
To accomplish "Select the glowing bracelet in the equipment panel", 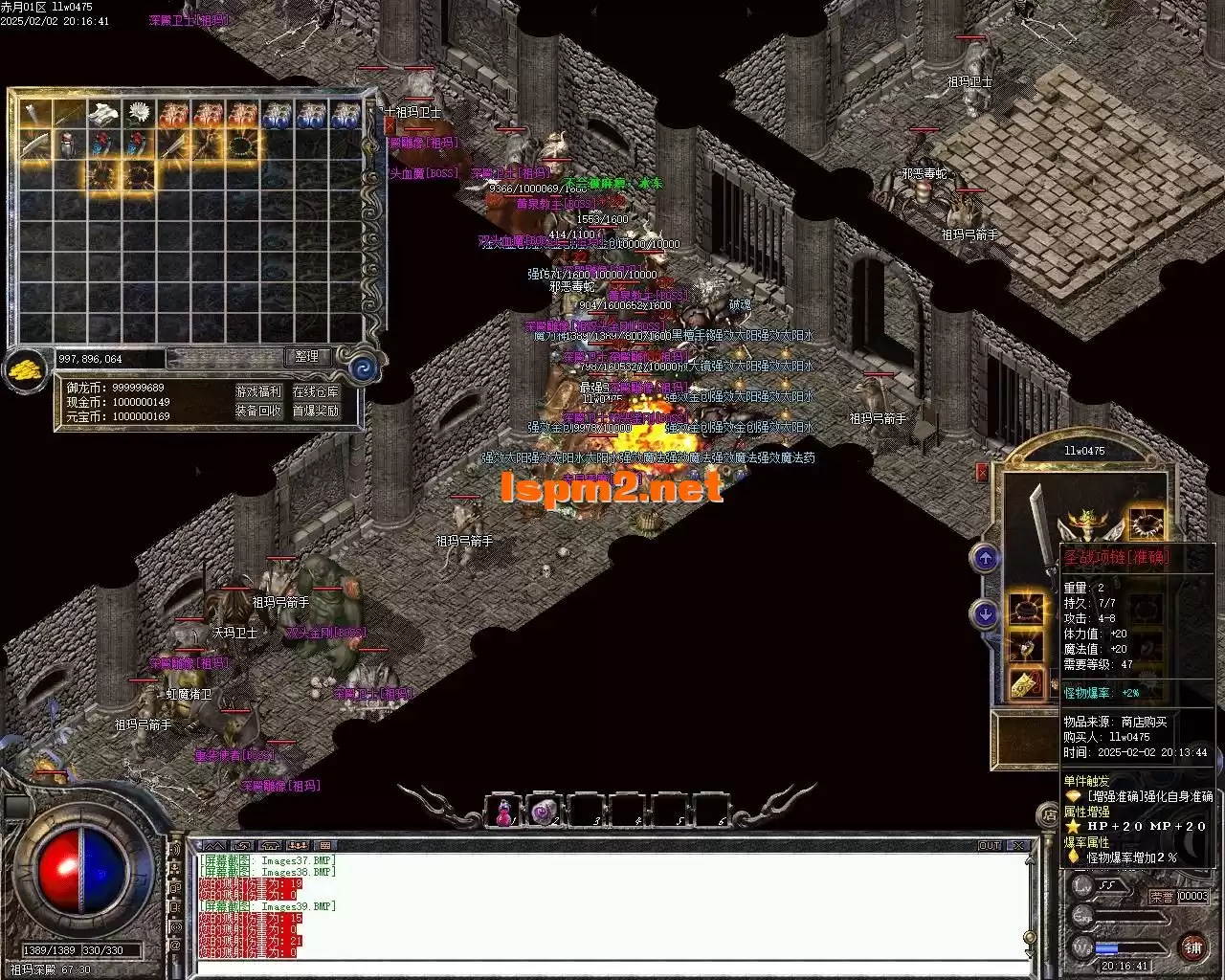I will coord(1026,609).
